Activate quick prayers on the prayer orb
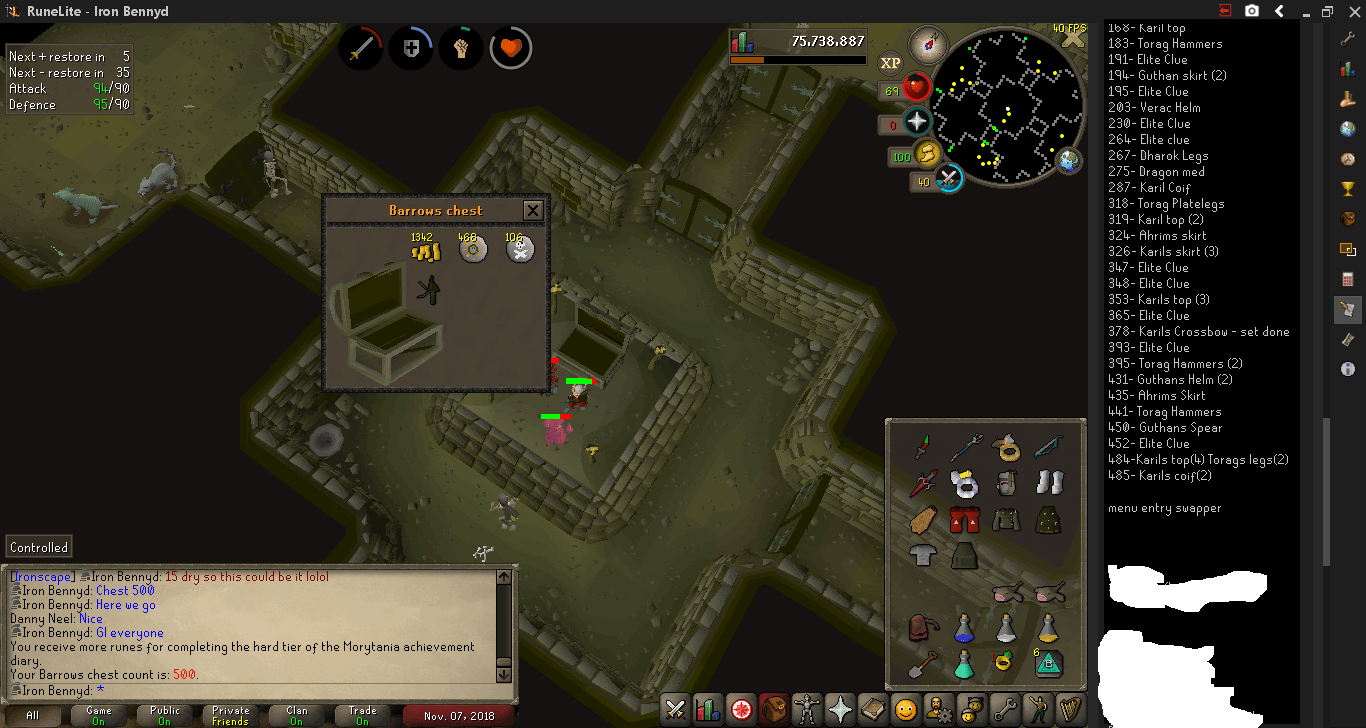 [916, 122]
